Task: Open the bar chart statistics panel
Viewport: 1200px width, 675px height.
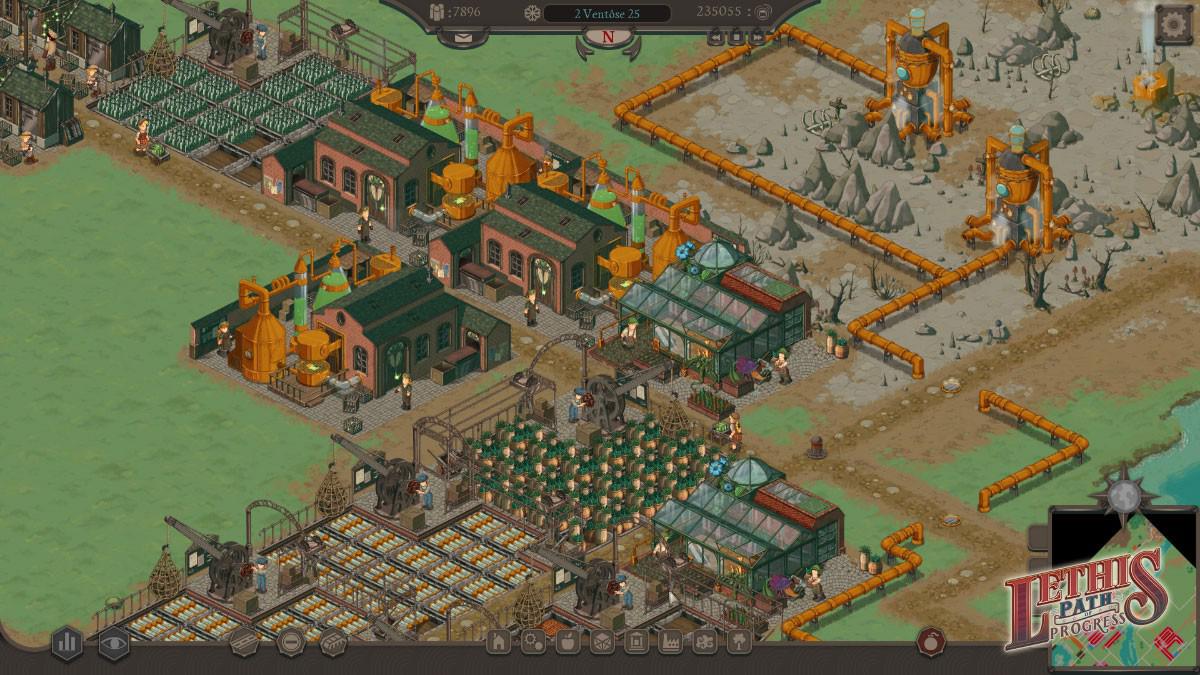Action: click(x=67, y=642)
